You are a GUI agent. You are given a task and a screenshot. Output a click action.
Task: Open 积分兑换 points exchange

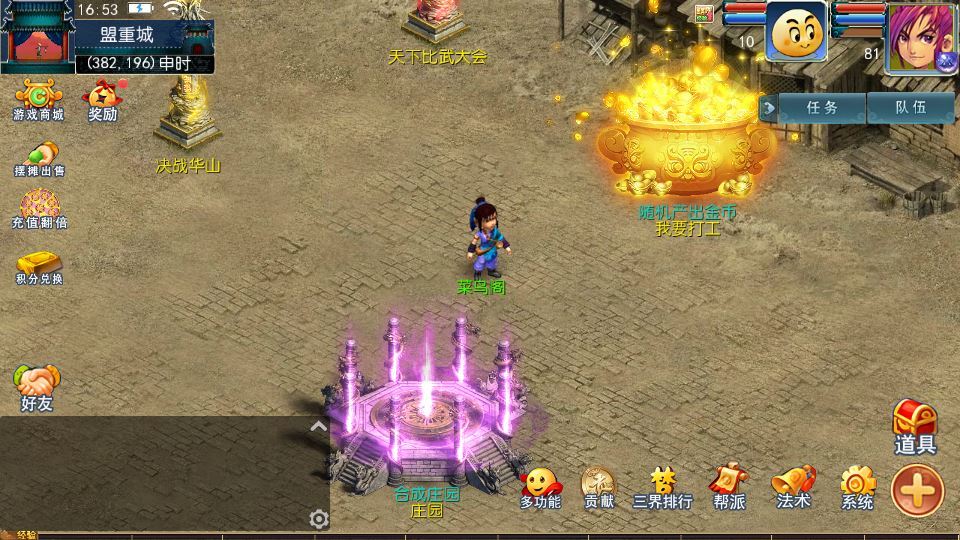[39, 265]
